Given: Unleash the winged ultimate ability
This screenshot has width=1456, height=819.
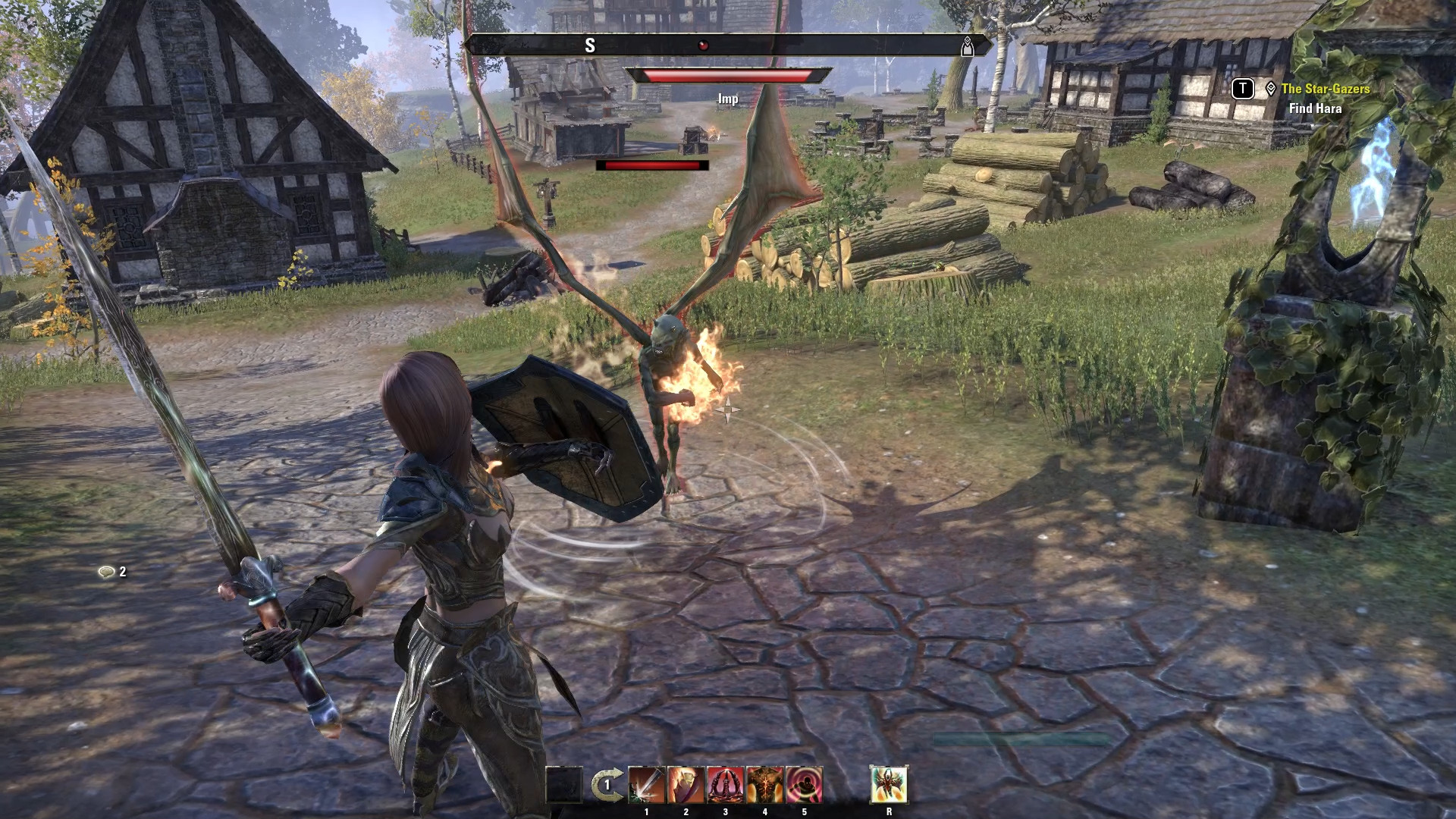Looking at the screenshot, I should click(x=889, y=785).
